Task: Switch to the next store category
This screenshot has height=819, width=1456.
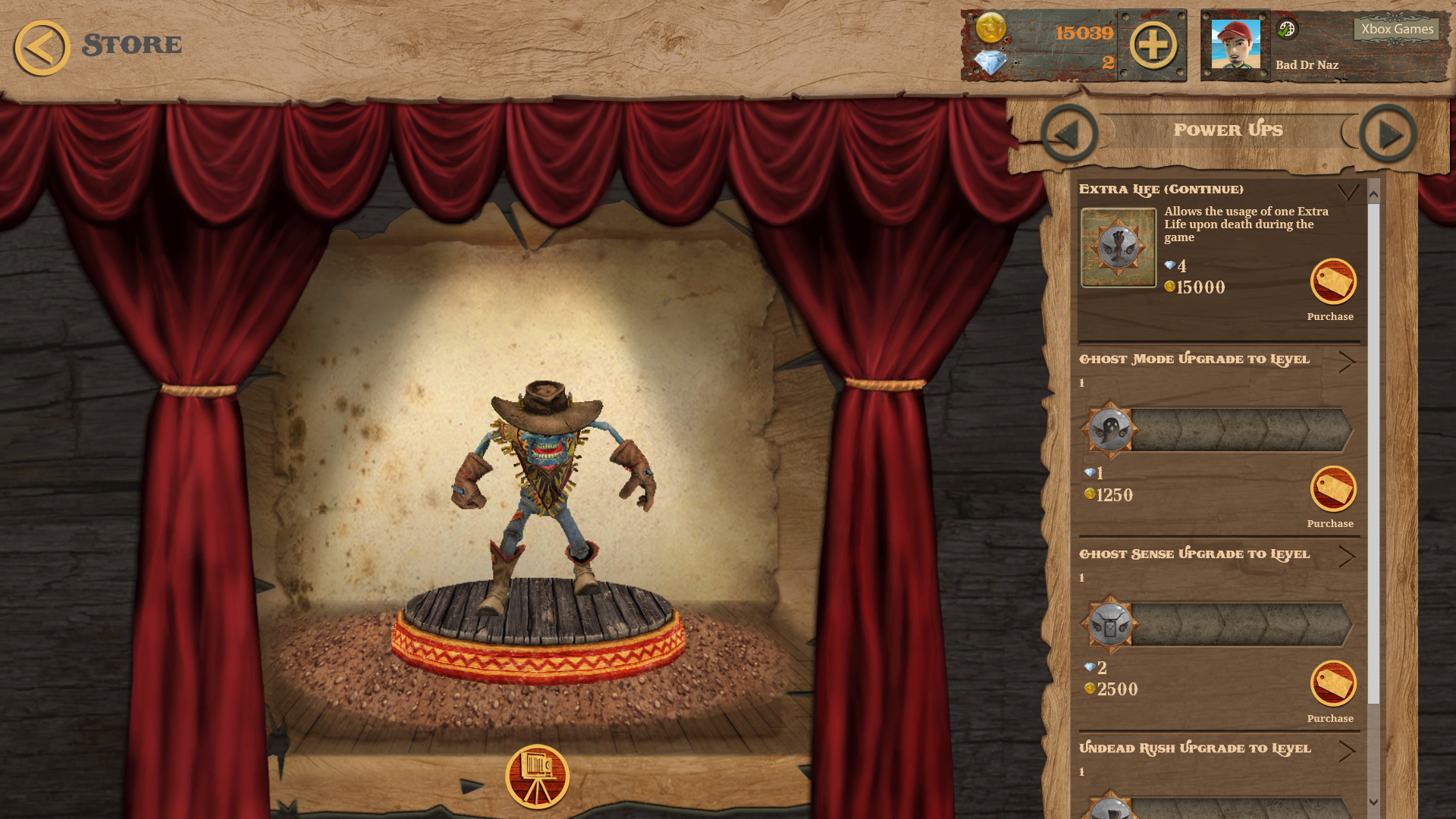Action: (1388, 134)
